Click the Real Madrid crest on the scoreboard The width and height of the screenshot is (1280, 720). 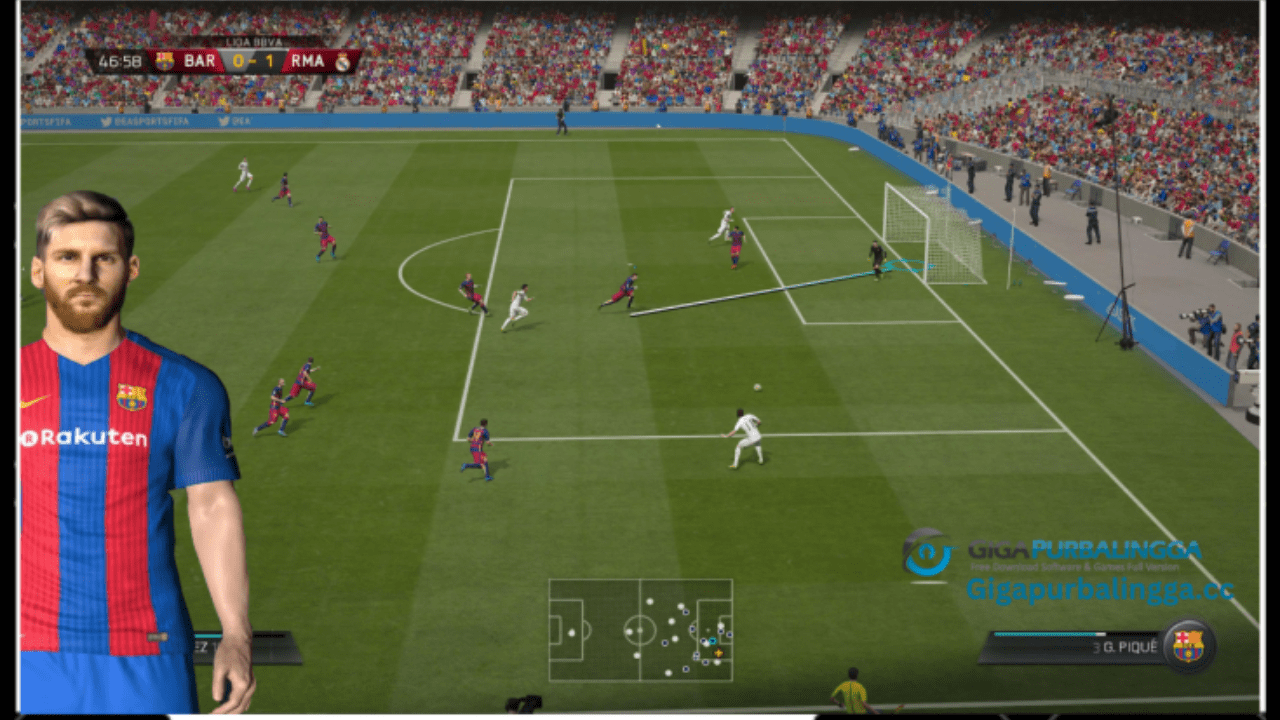[343, 62]
